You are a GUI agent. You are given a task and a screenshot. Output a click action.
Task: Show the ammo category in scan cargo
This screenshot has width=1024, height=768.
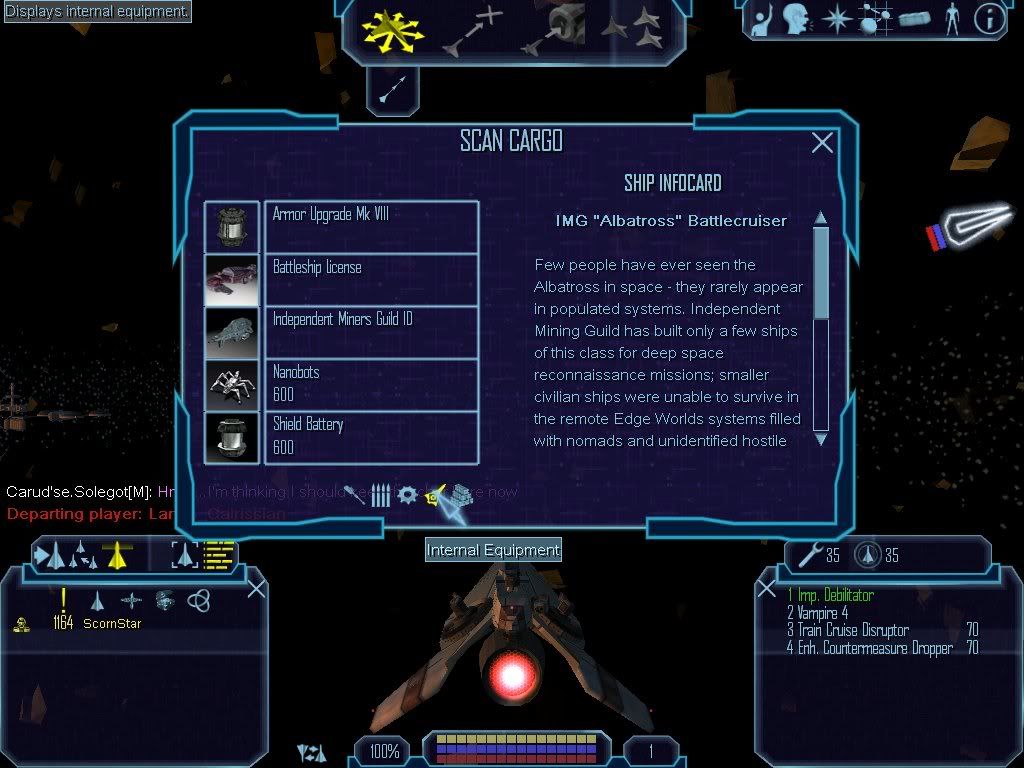click(381, 495)
